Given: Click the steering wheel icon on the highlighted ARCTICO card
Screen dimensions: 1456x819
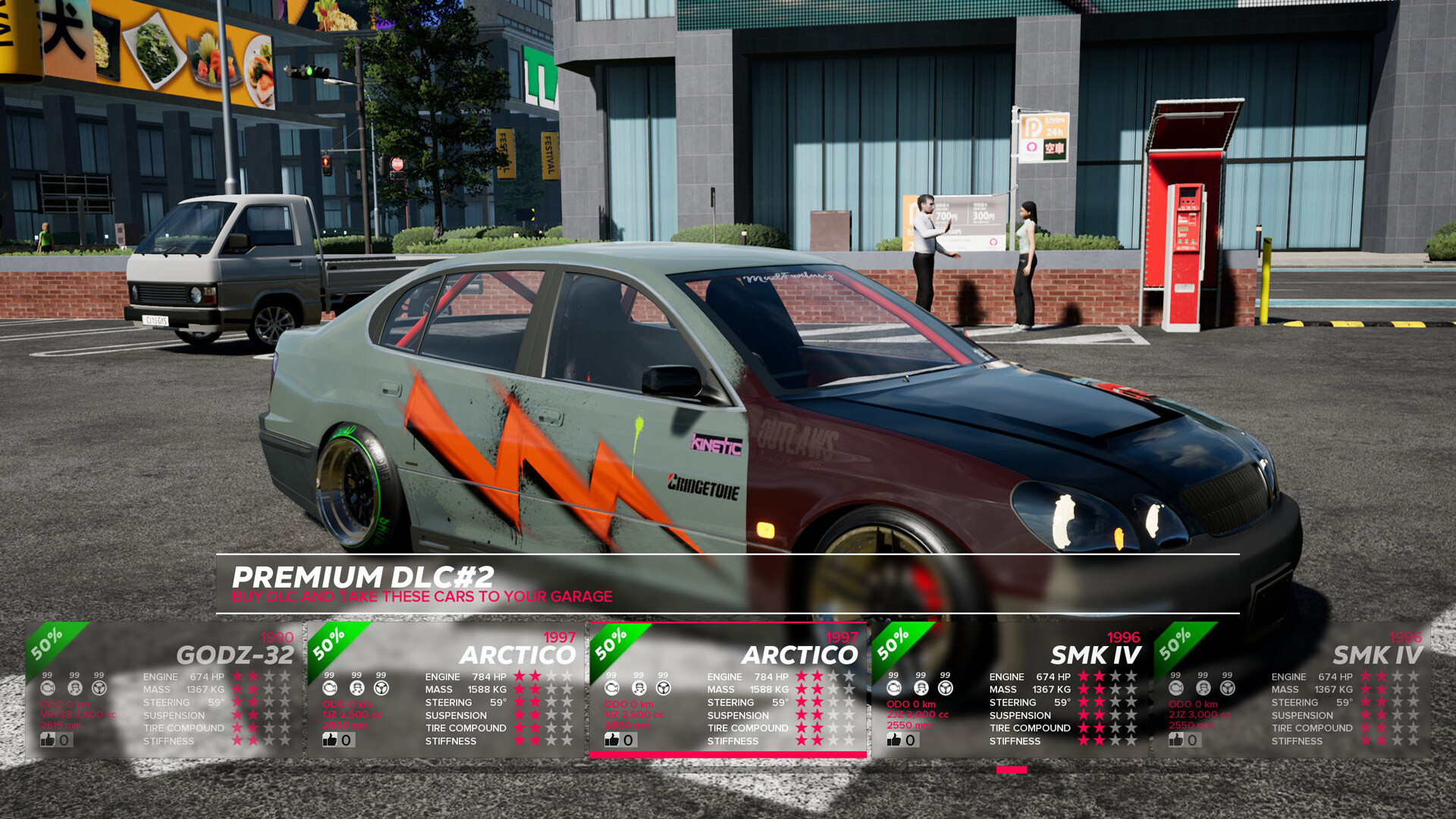Looking at the screenshot, I should [663, 689].
